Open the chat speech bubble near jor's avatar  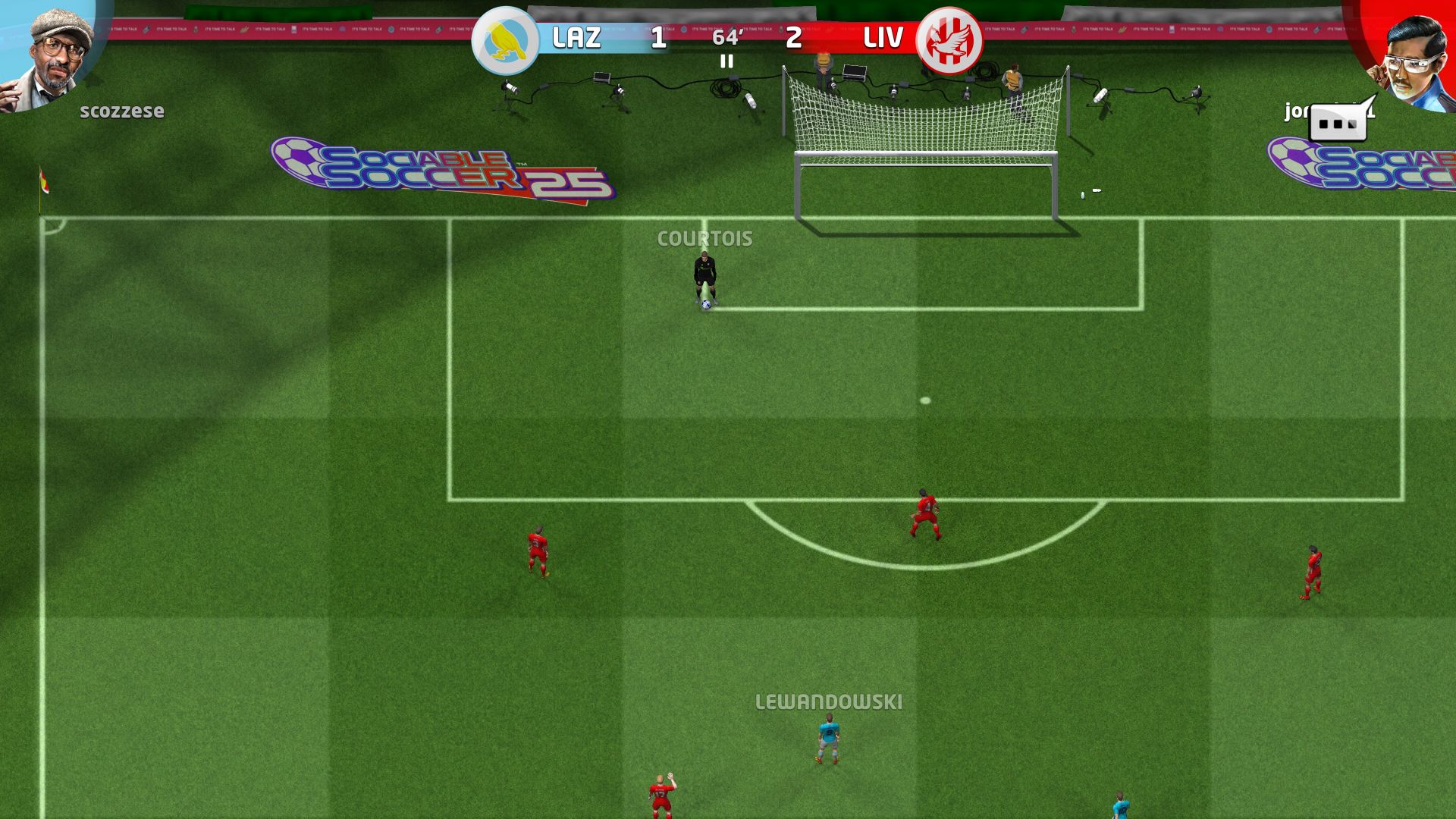pyautogui.click(x=1339, y=121)
